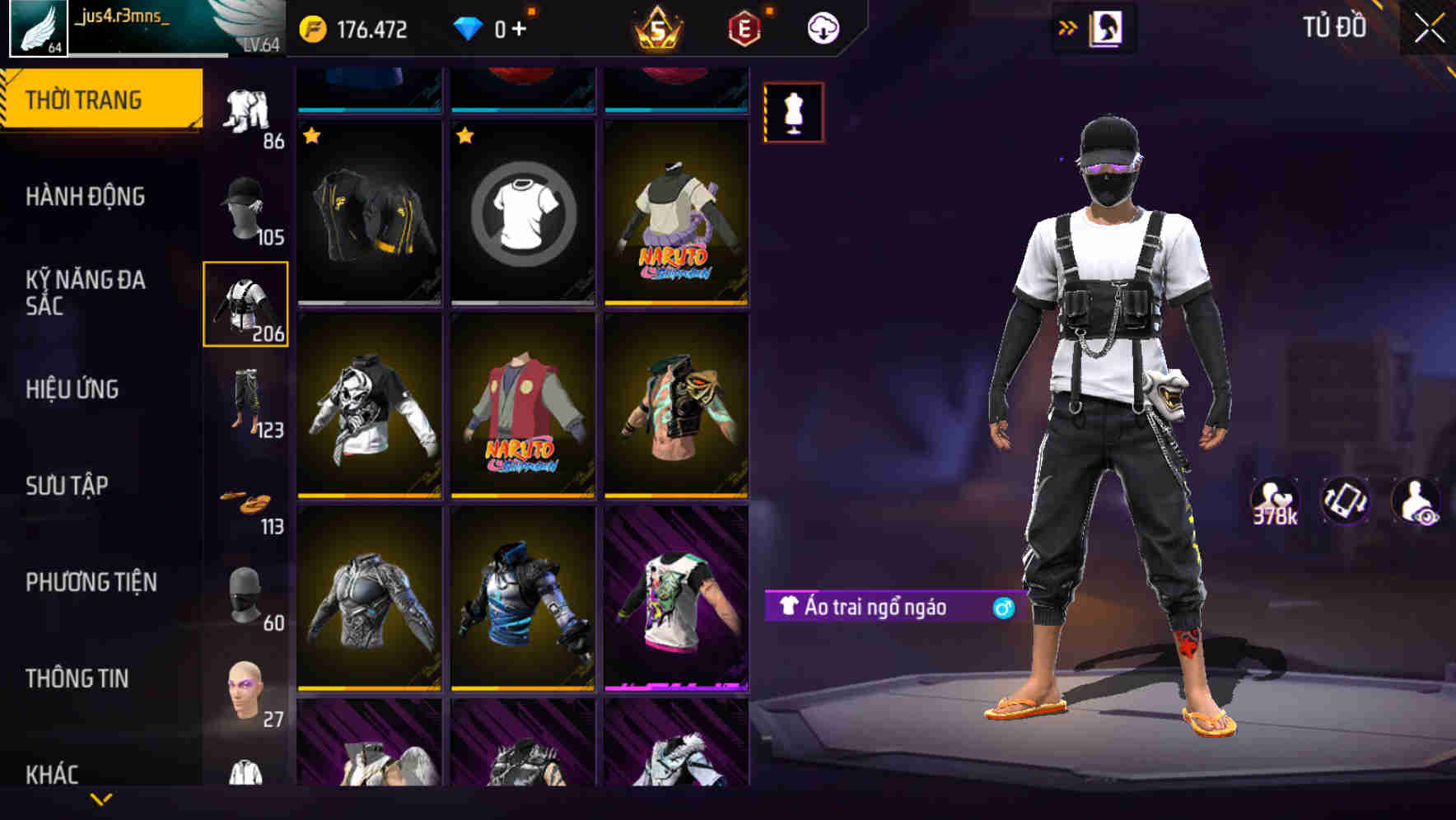Image resolution: width=1456 pixels, height=820 pixels.
Task: Expand more categories with the down chevron
Action: coord(100,800)
